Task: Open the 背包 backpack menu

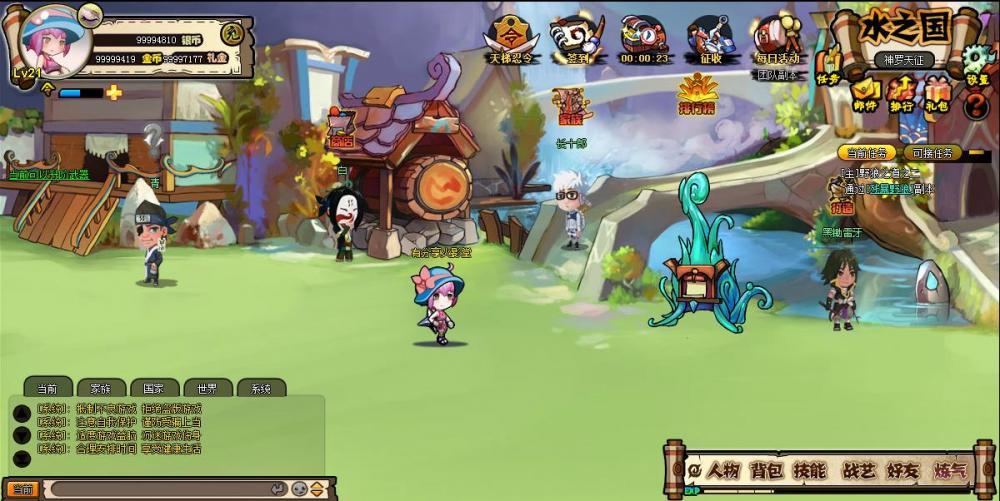Action: pos(767,470)
